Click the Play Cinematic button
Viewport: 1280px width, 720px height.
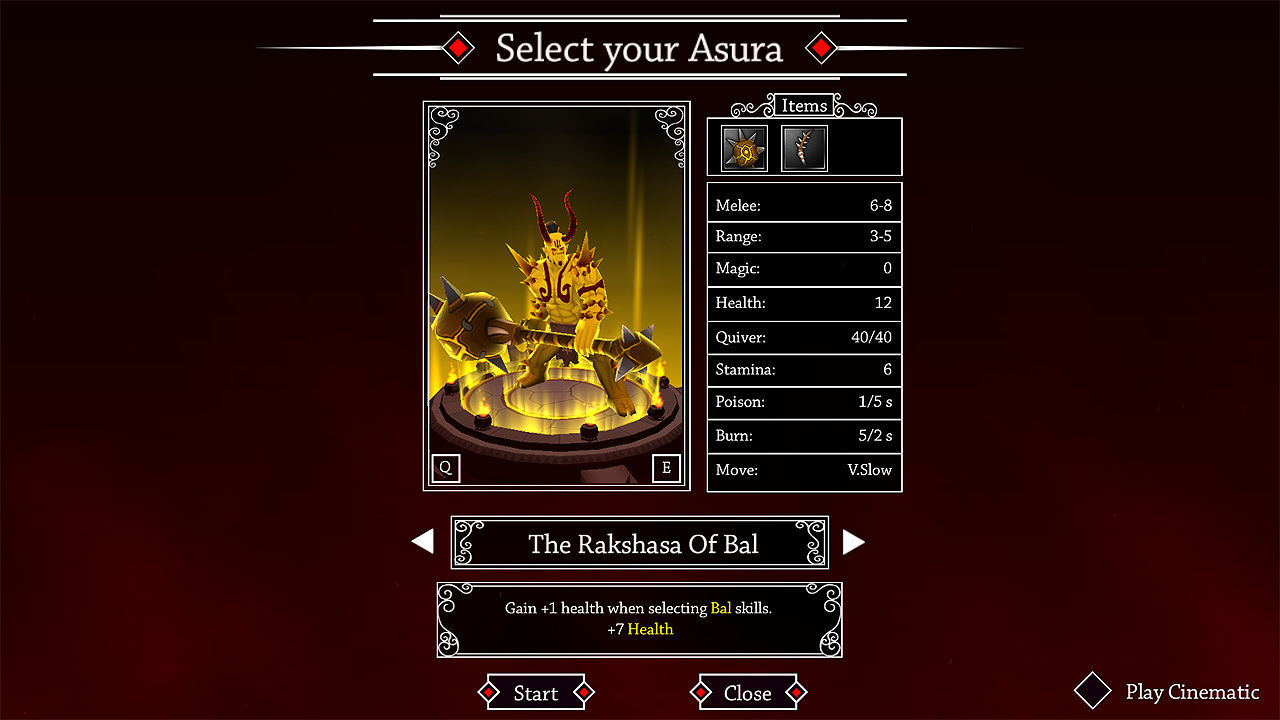coord(1168,691)
